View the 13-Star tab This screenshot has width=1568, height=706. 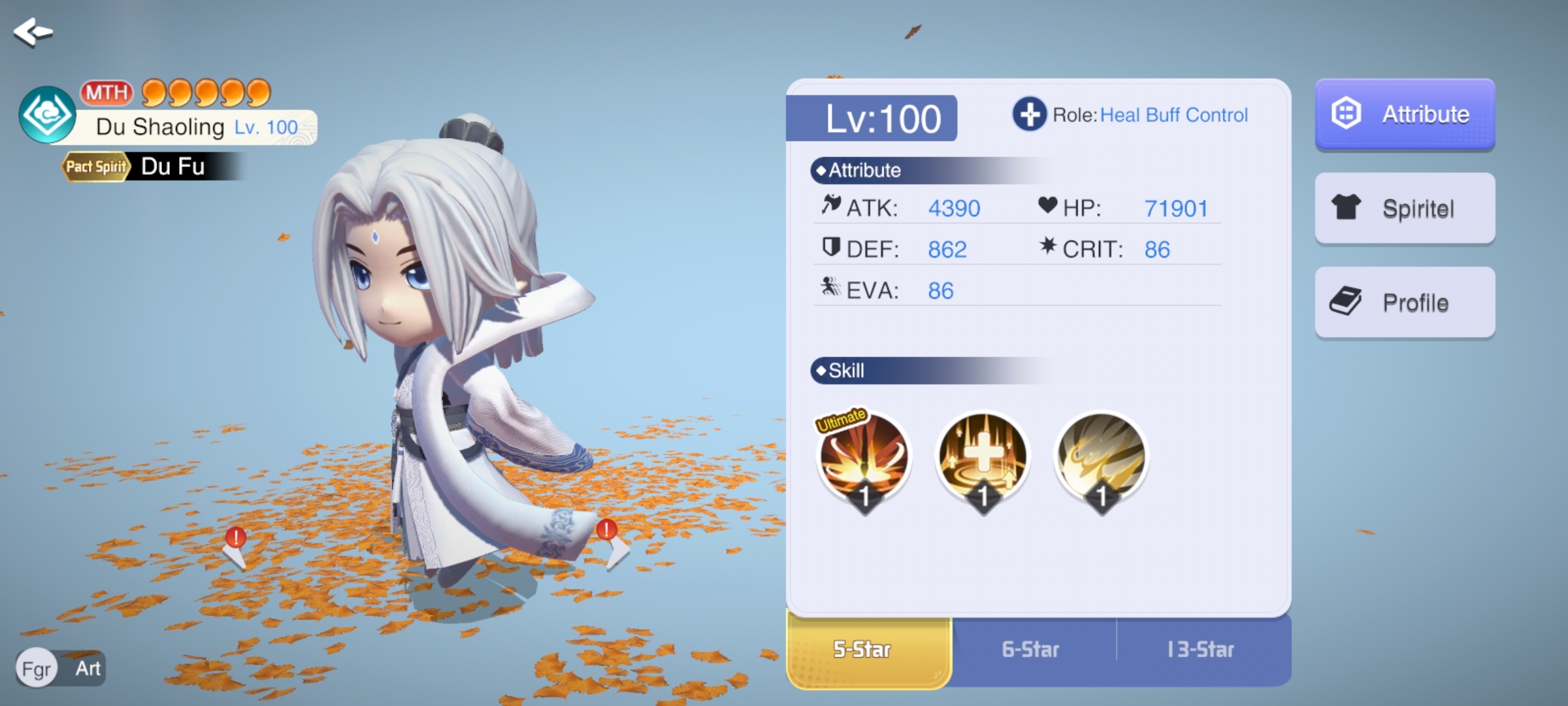[x=1201, y=650]
